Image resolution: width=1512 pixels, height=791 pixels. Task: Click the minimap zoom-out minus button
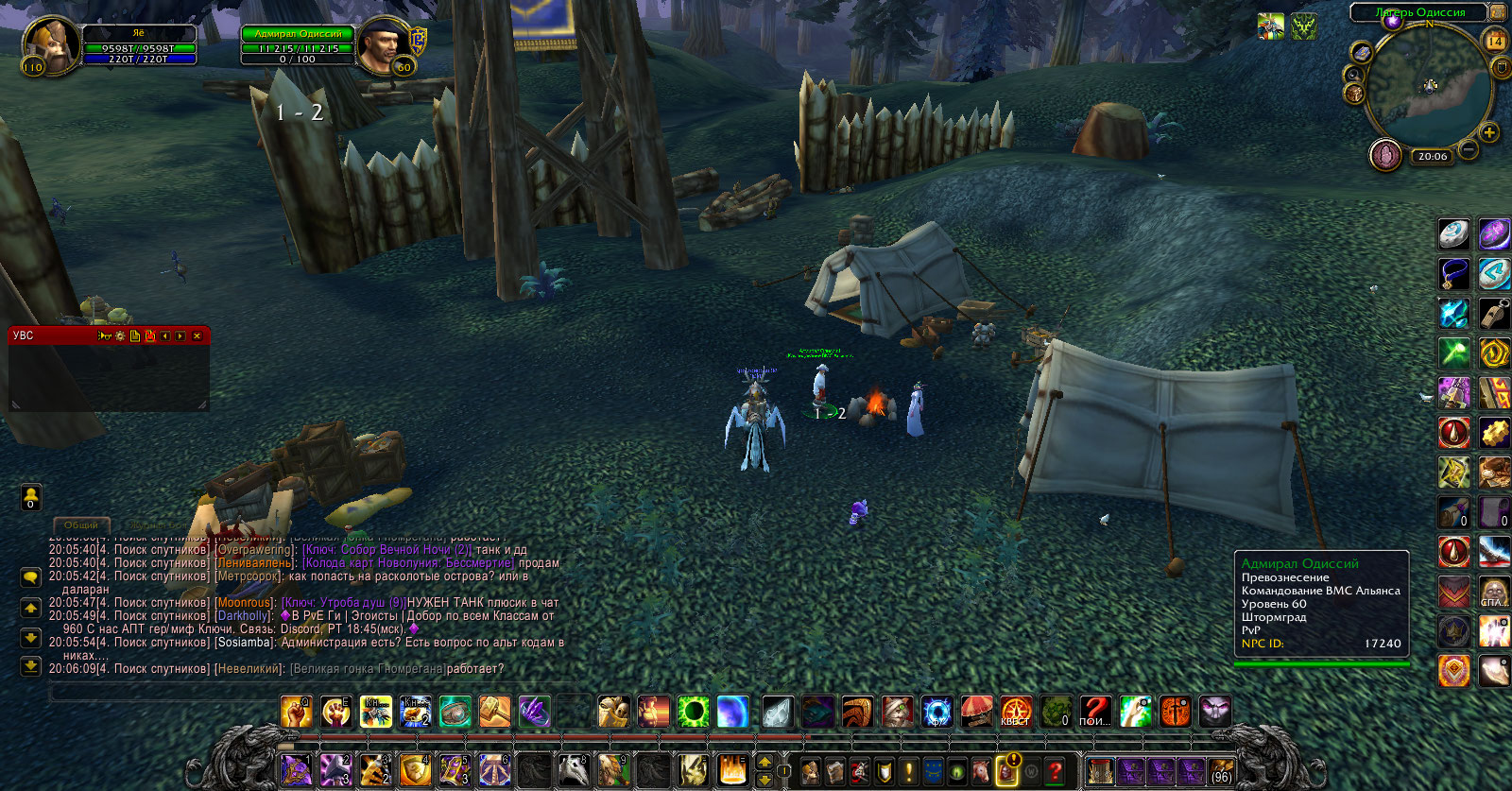pos(1469,149)
